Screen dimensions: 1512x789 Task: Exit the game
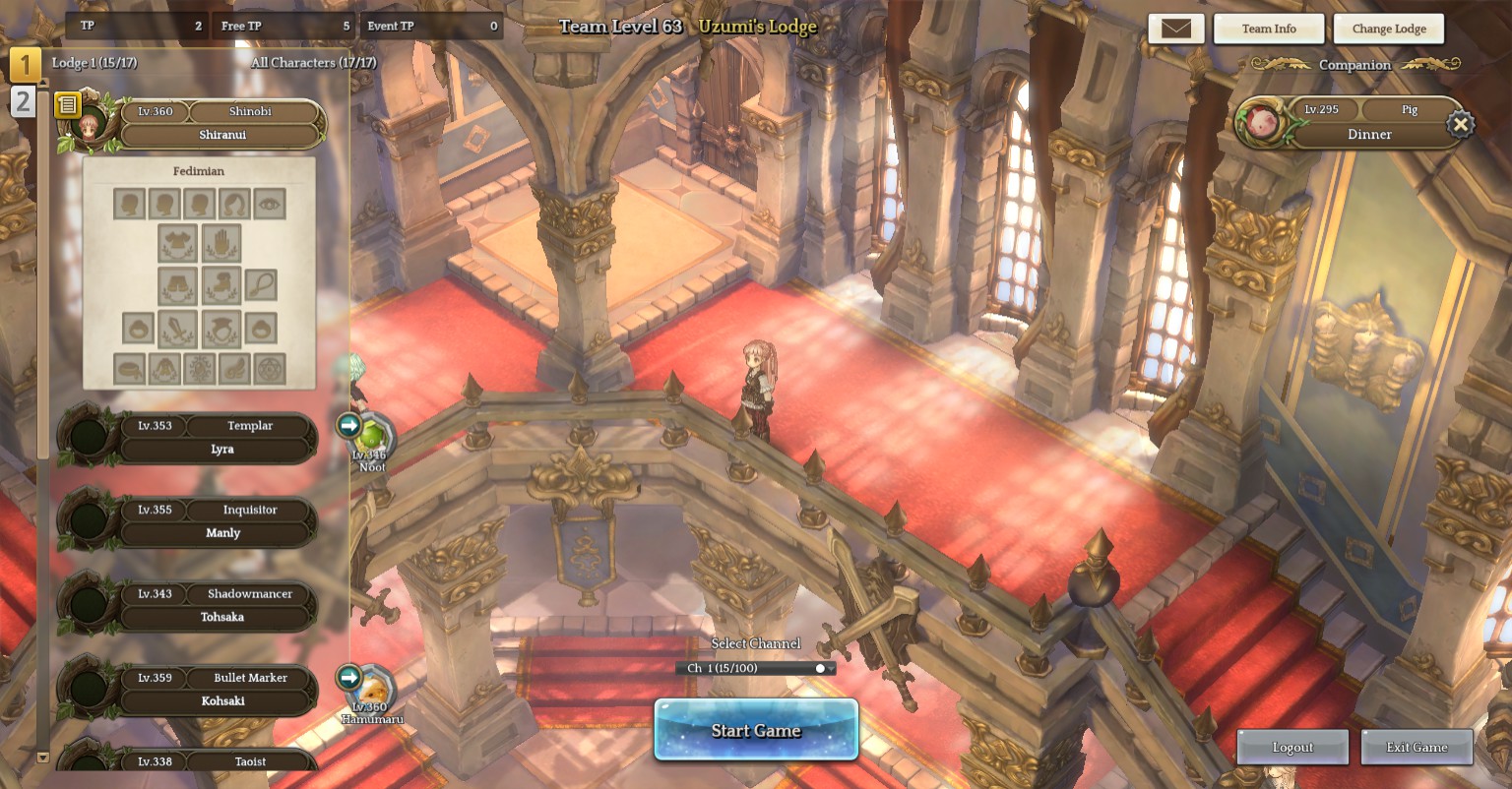(1417, 747)
